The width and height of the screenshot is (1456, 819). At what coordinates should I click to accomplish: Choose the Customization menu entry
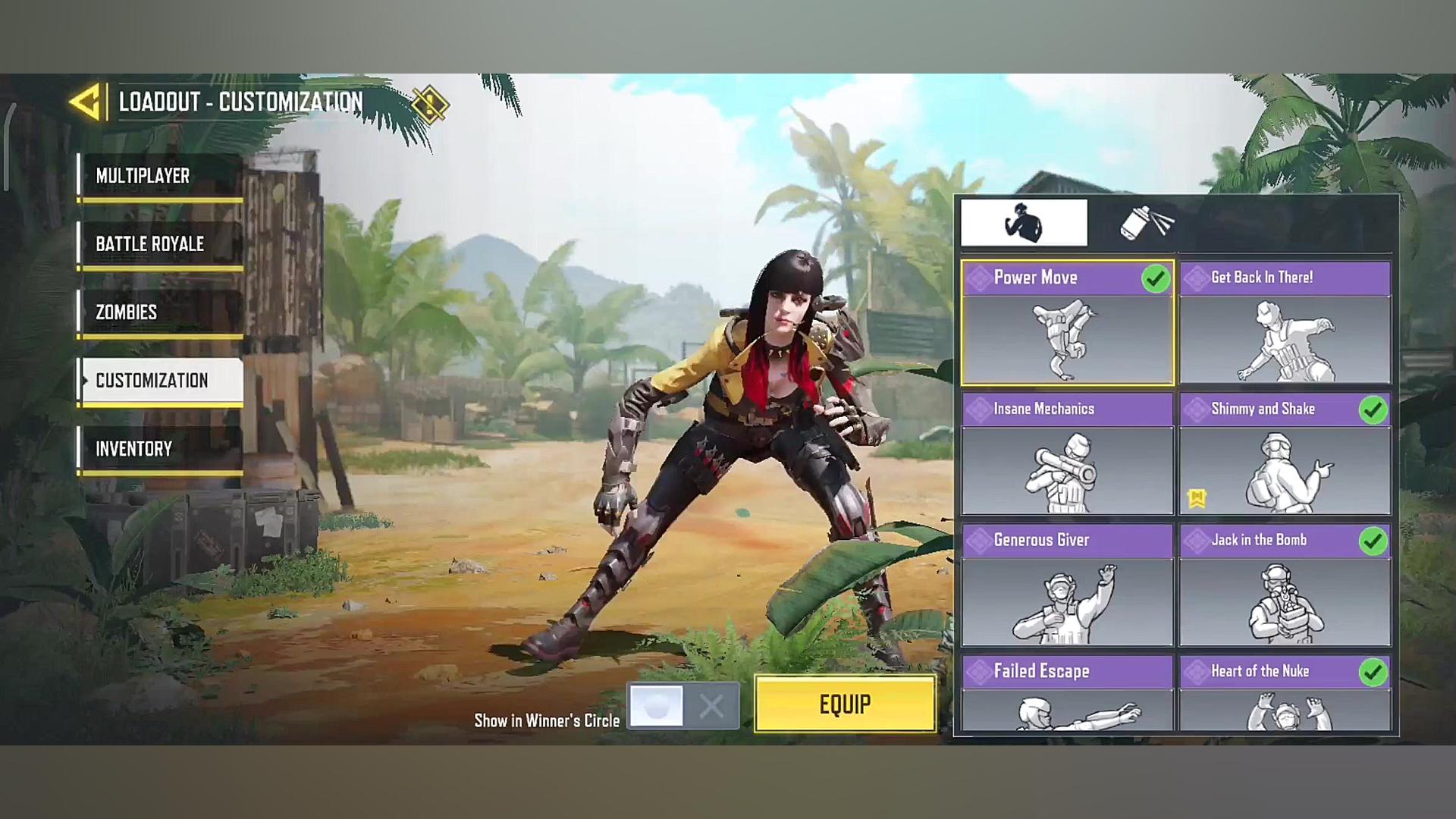161,381
